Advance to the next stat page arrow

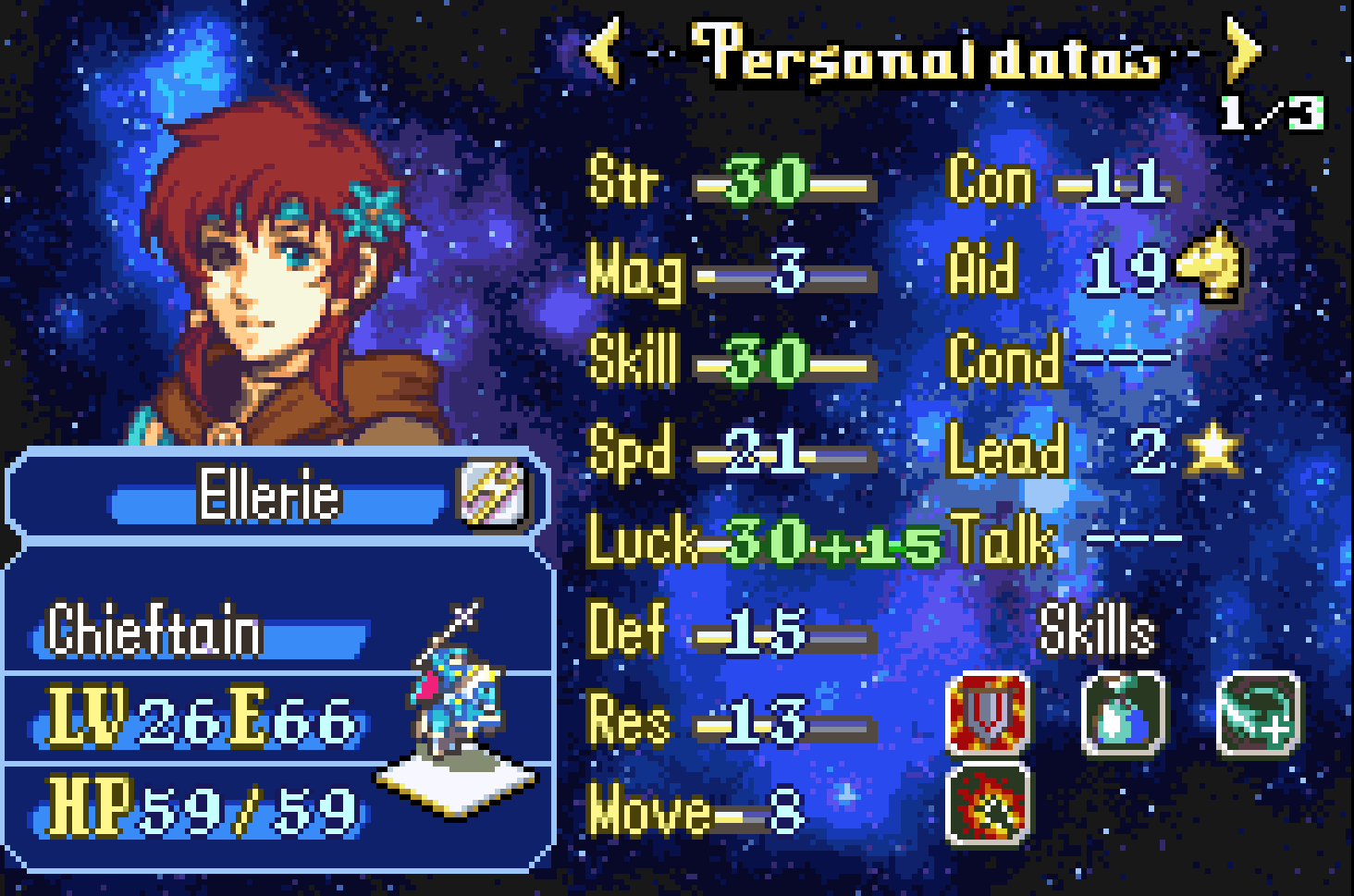(x=1242, y=50)
